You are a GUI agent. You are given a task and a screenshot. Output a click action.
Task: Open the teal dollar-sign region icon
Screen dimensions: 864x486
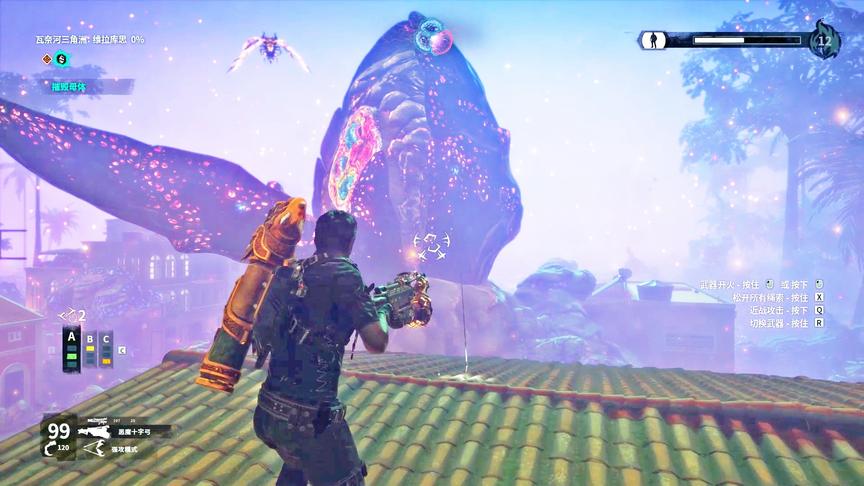click(x=61, y=59)
